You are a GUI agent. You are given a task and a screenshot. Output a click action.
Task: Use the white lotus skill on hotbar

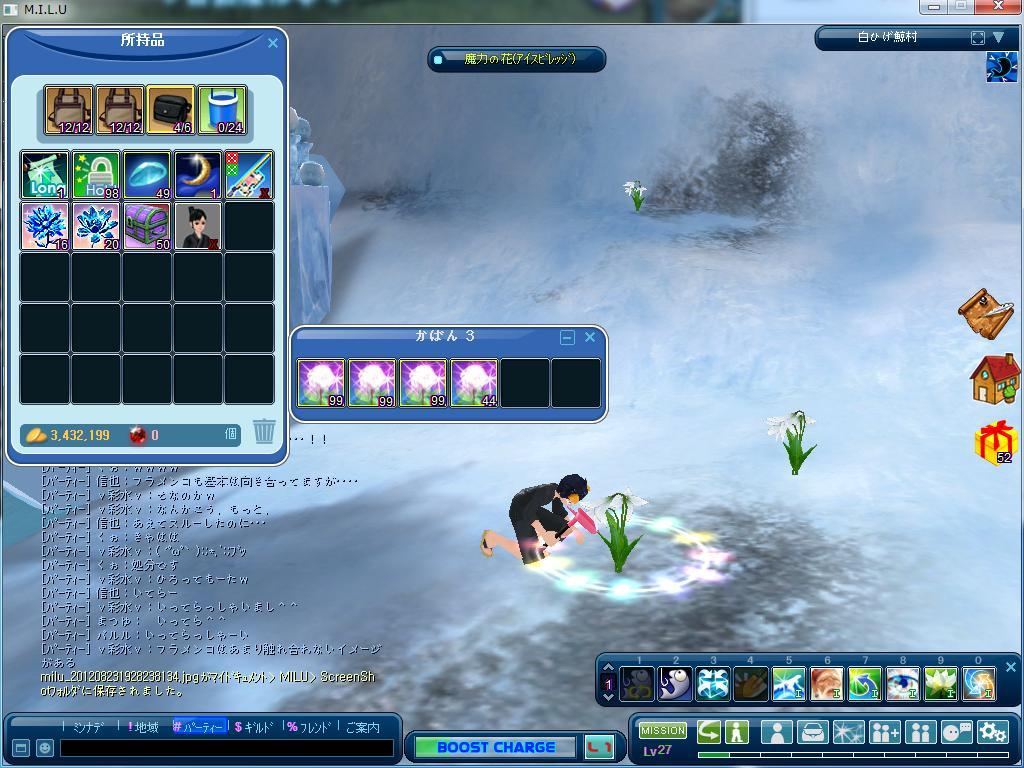[940, 684]
